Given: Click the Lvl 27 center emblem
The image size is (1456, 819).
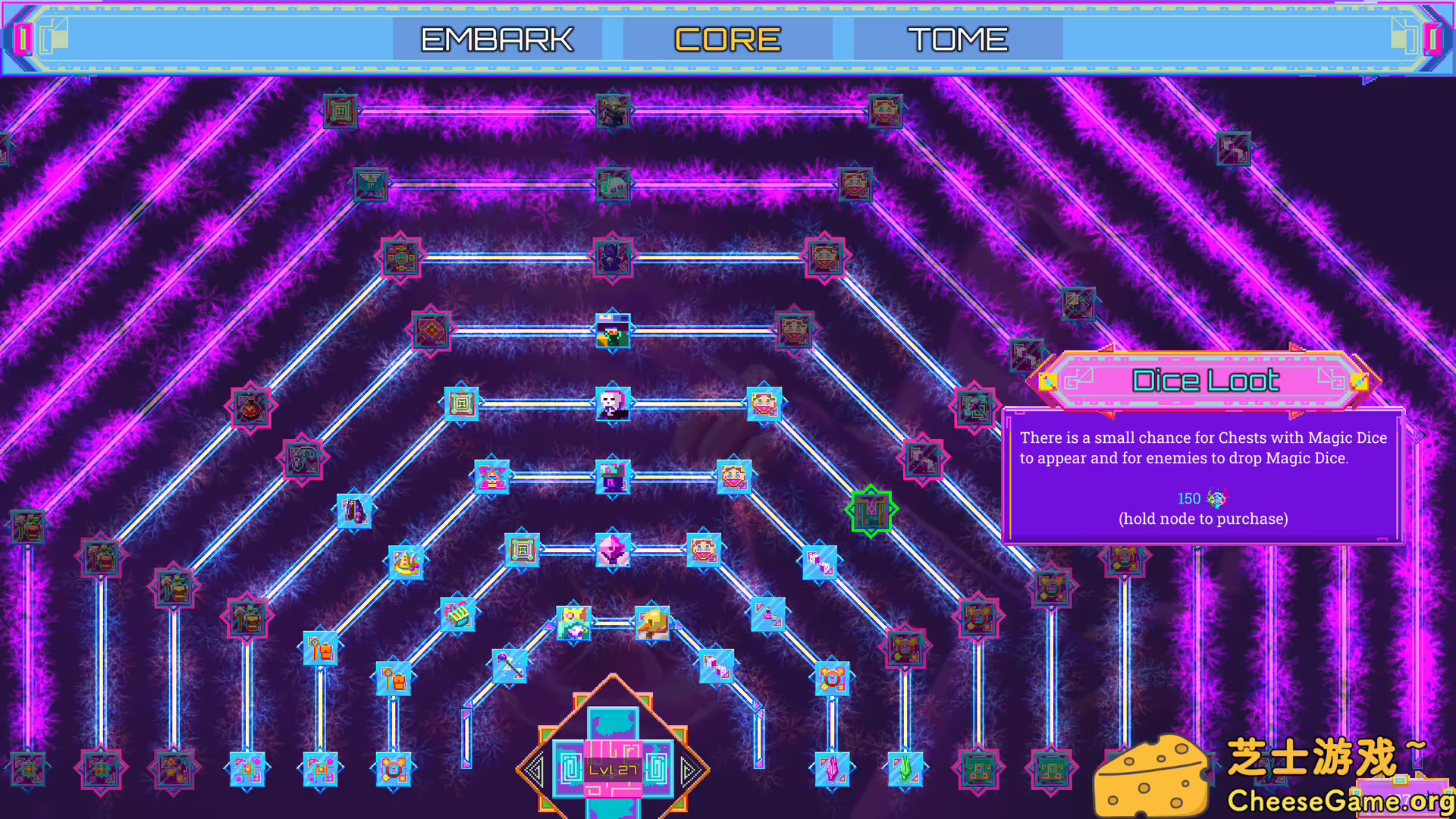Looking at the screenshot, I should click(613, 767).
